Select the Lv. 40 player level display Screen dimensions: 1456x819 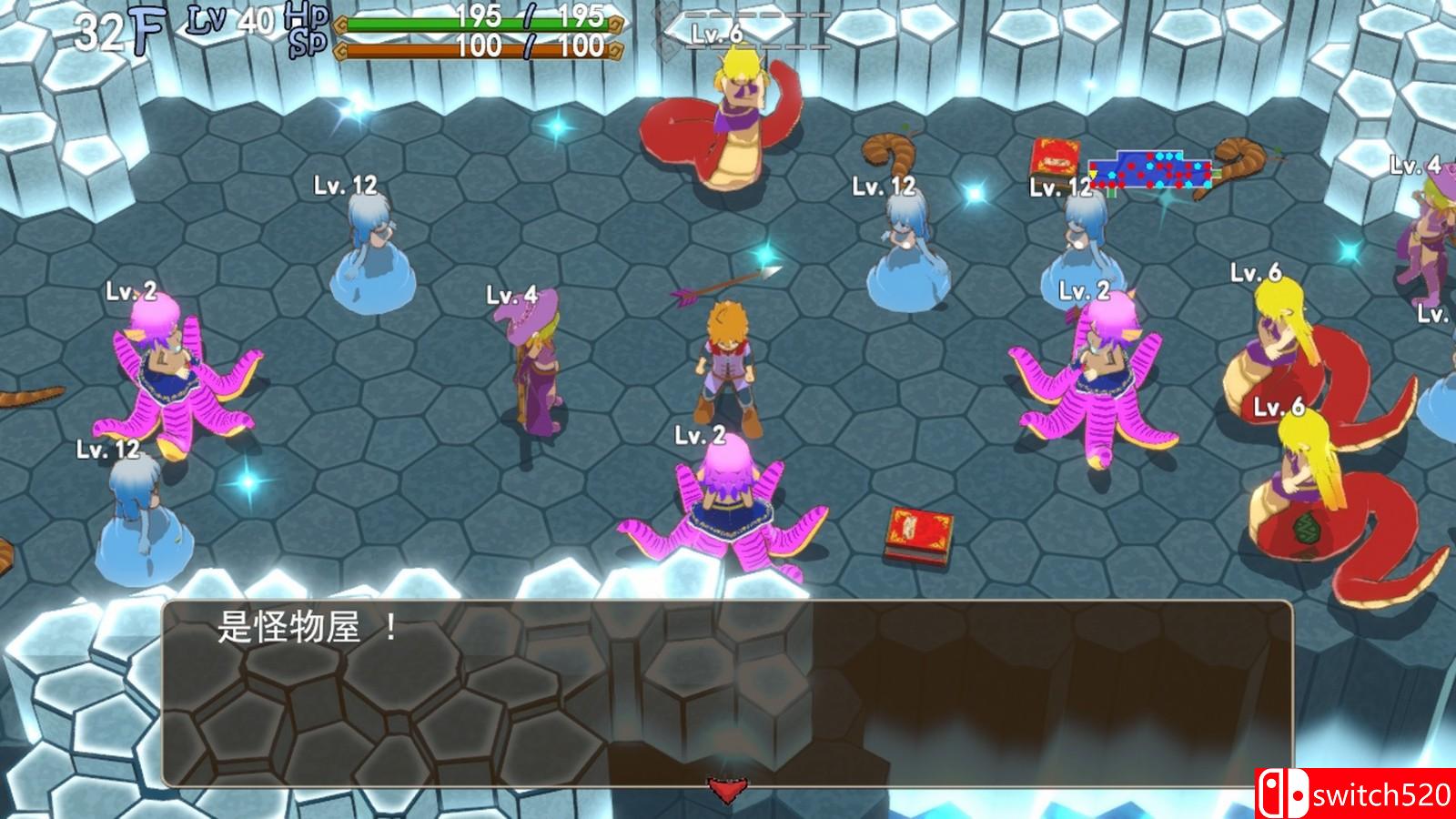(223, 20)
